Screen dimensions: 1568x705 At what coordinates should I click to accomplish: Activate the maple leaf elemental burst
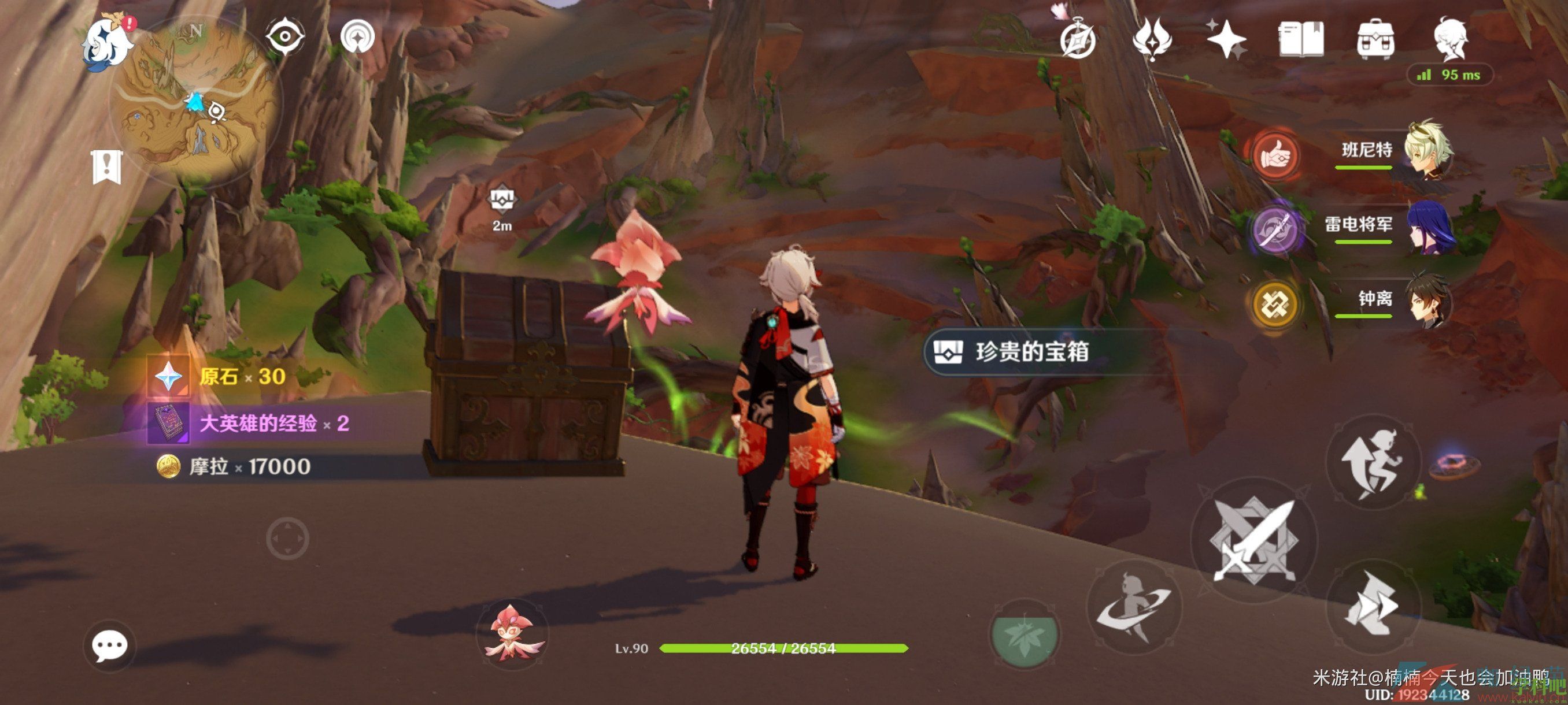[x=1025, y=634]
